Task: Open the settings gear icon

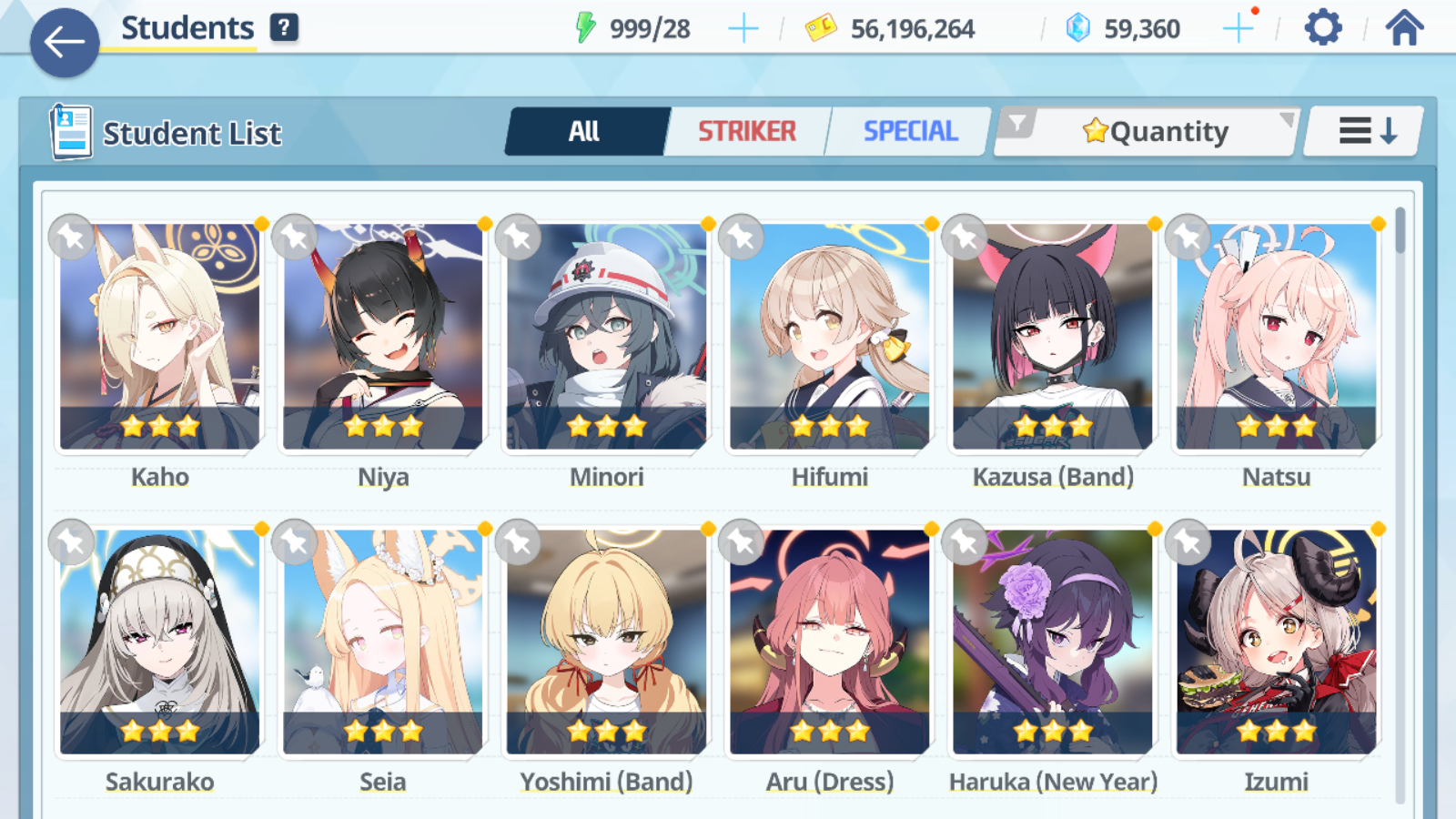Action: pyautogui.click(x=1321, y=27)
